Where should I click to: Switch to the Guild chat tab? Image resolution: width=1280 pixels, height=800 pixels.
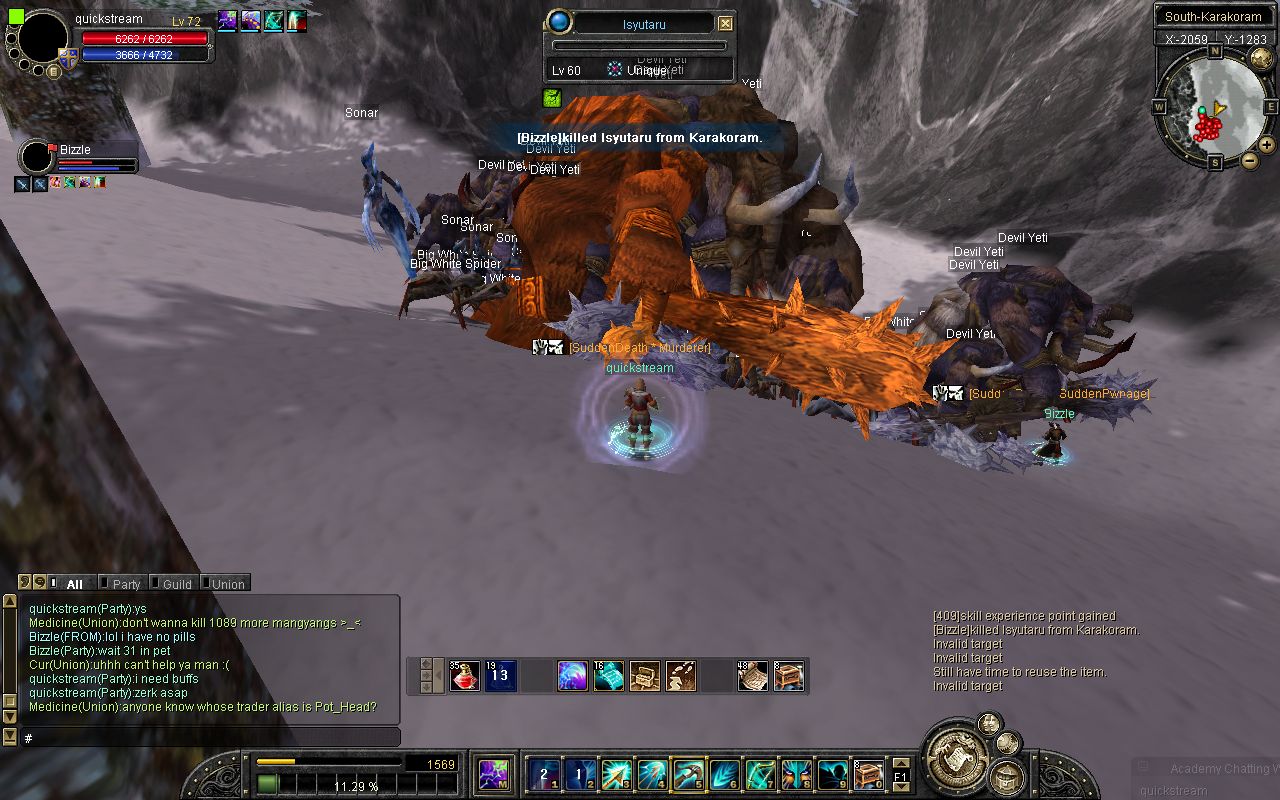[x=176, y=584]
